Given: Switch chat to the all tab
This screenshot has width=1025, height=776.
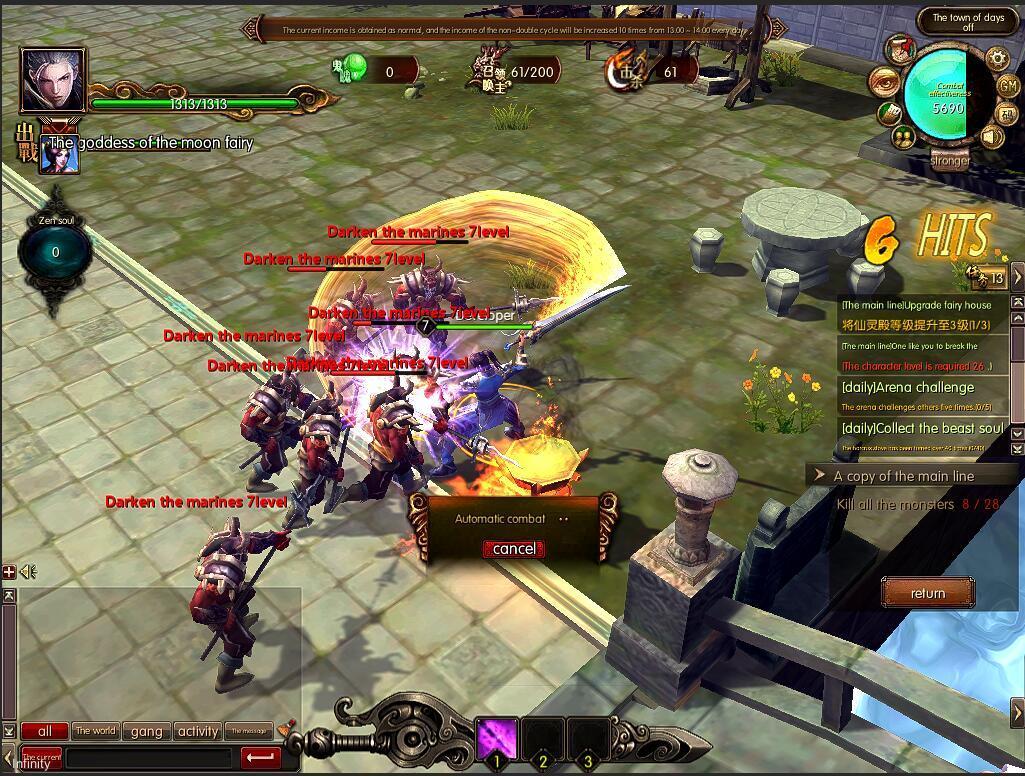Looking at the screenshot, I should [x=45, y=731].
